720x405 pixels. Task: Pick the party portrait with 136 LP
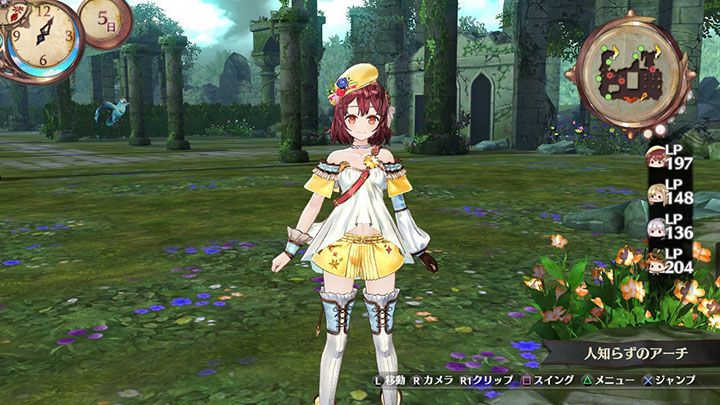(656, 228)
